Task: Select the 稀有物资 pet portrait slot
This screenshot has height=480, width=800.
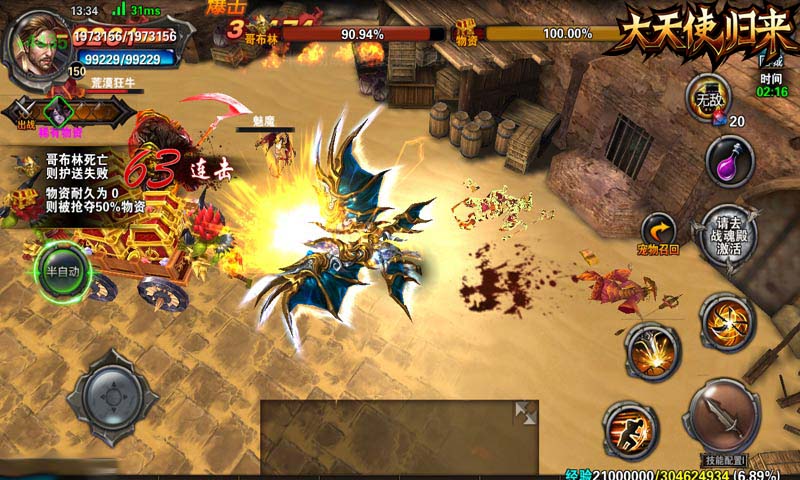Action: [62, 112]
